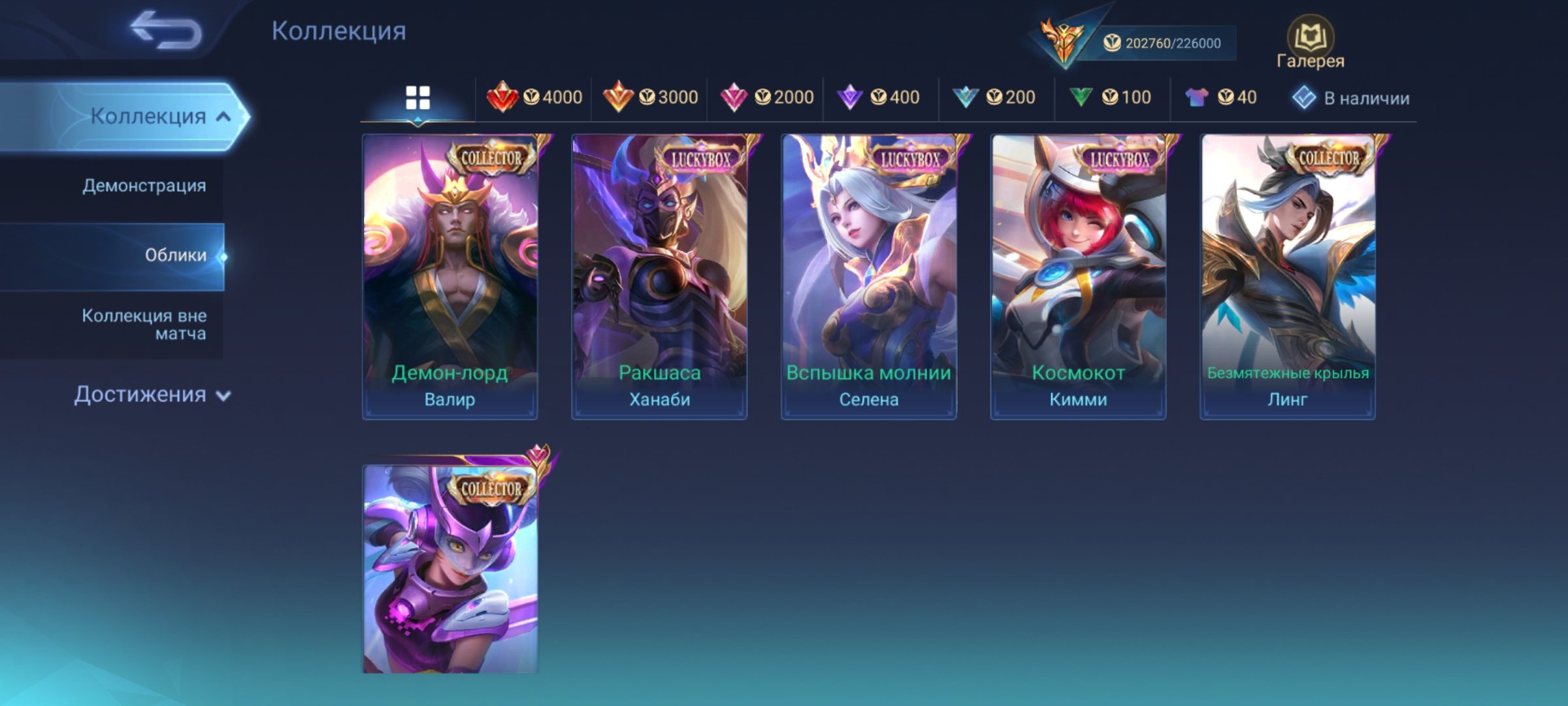Viewport: 1568px width, 706px height.
Task: Choose the Ракшаса Ханаби skin card
Action: (659, 277)
